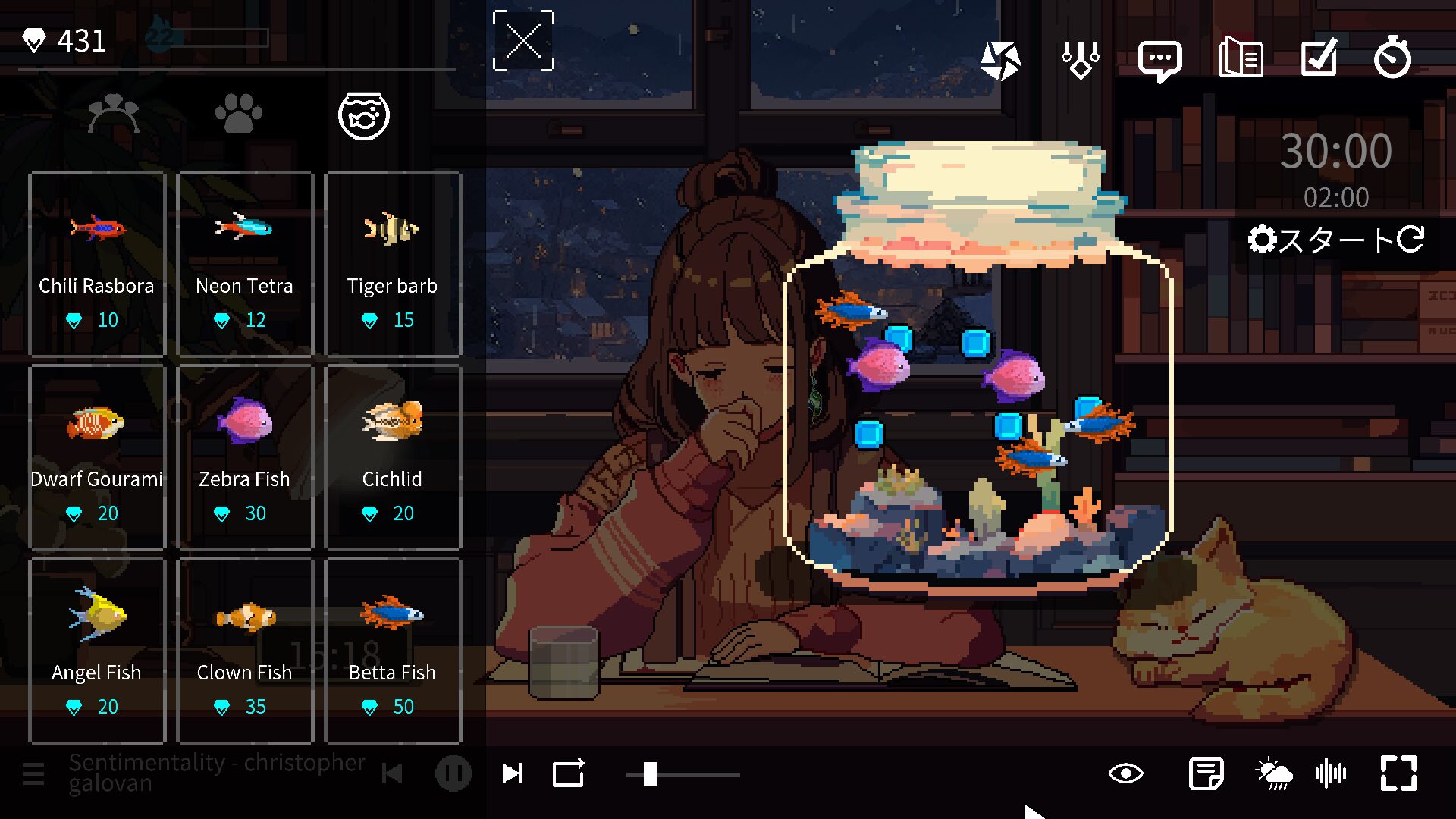Toggle the eye to hide interface
The width and height of the screenshot is (1456, 819).
tap(1125, 773)
